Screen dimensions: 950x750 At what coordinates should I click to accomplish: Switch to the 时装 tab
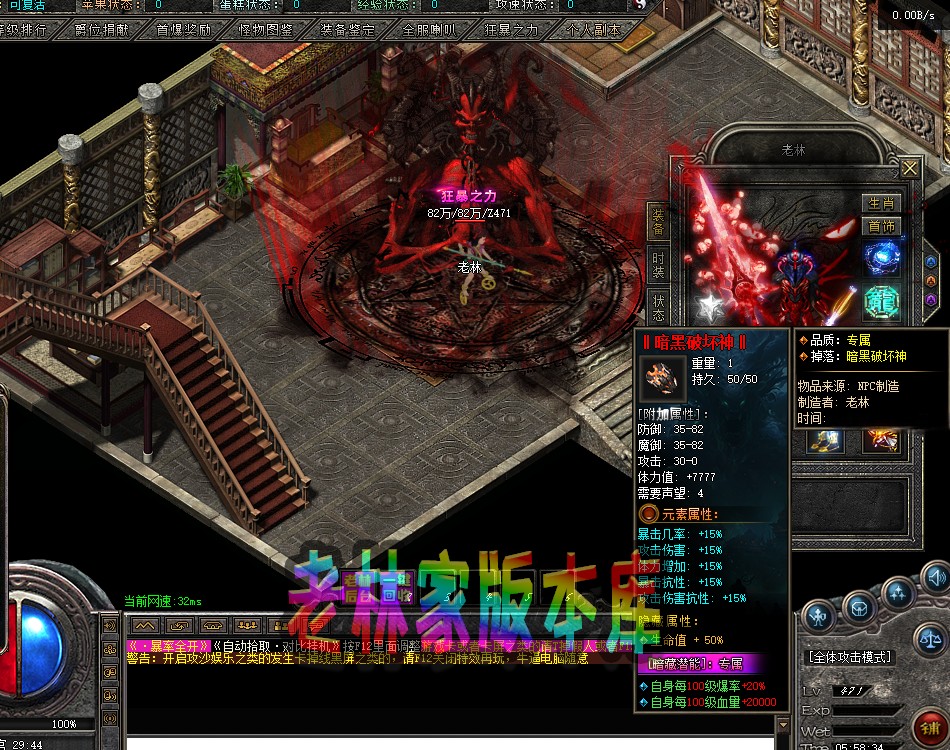(x=658, y=264)
